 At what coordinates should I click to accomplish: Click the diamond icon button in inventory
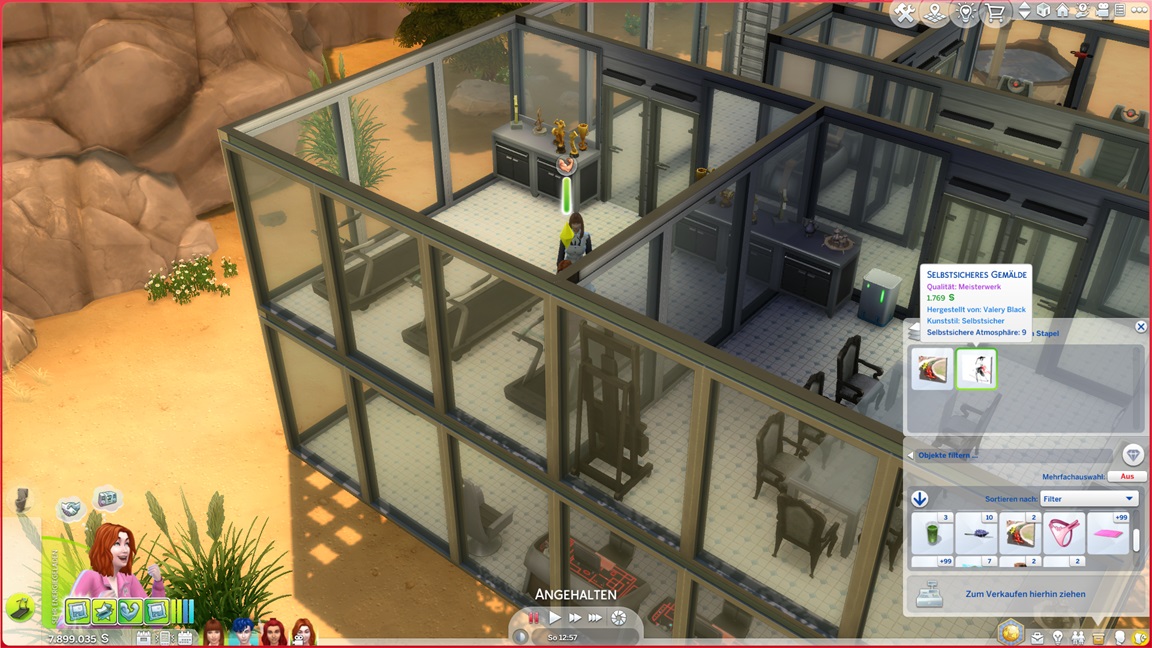point(1132,455)
